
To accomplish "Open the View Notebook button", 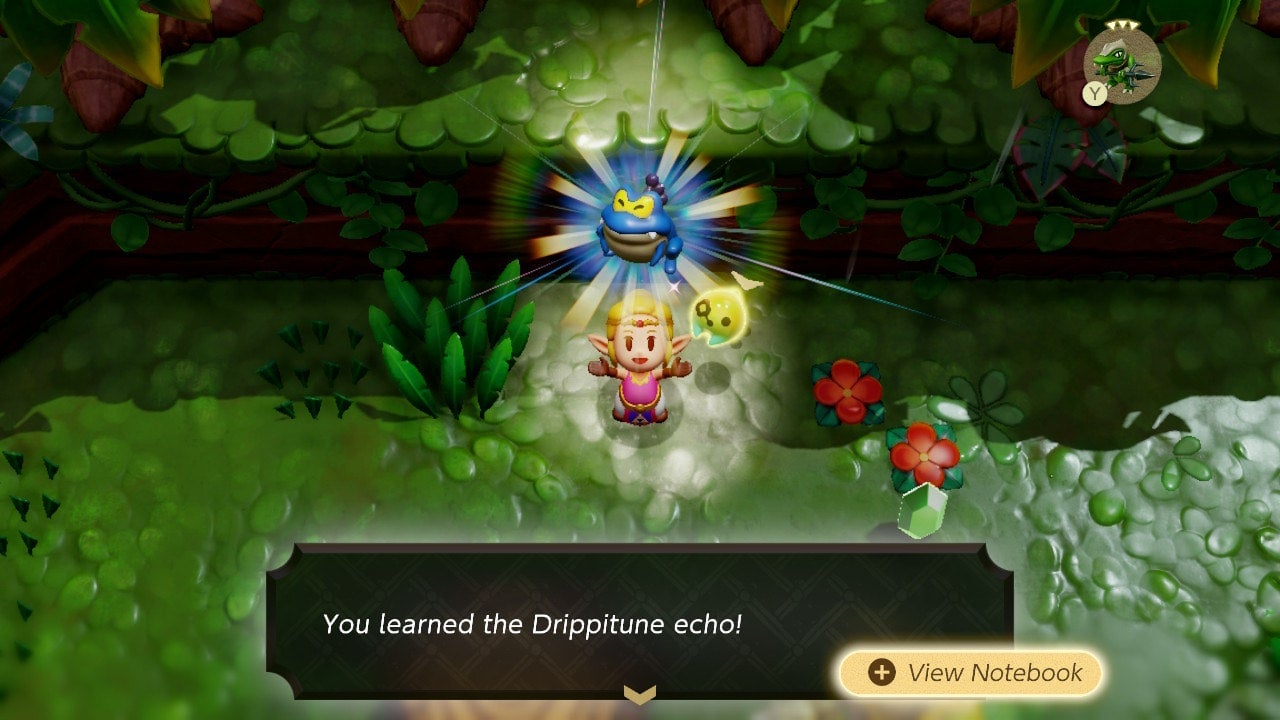I will coord(970,673).
